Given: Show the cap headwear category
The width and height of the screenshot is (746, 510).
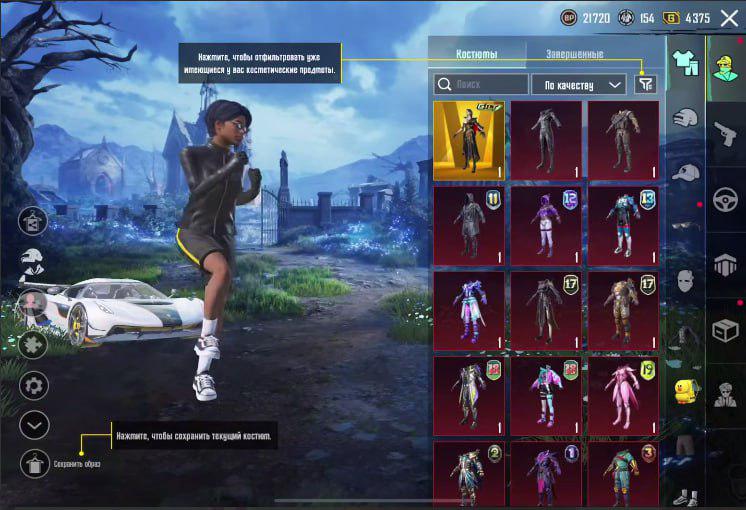Looking at the screenshot, I should (x=685, y=173).
